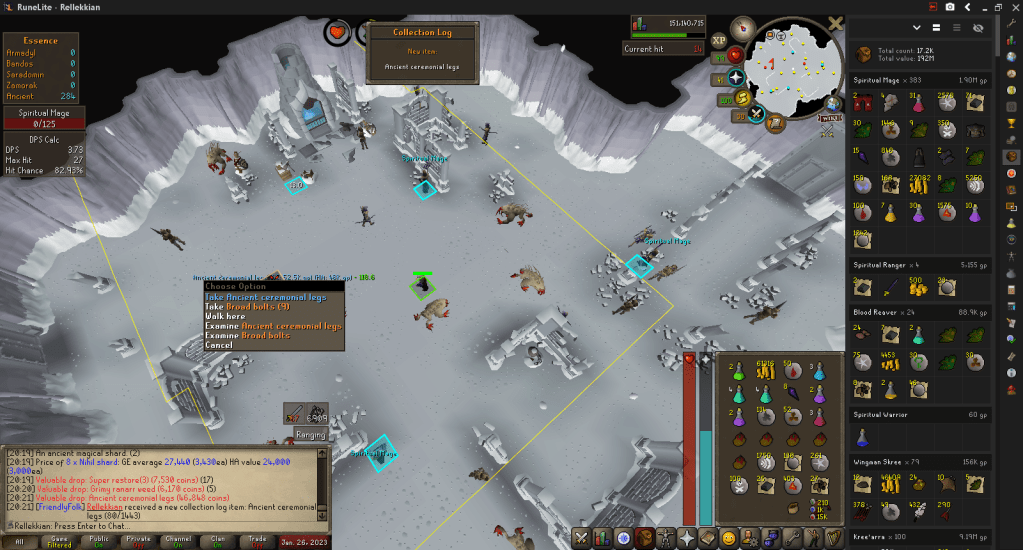This screenshot has width=1023, height=550.
Task: Click the special attack orb
Action: [x=758, y=113]
